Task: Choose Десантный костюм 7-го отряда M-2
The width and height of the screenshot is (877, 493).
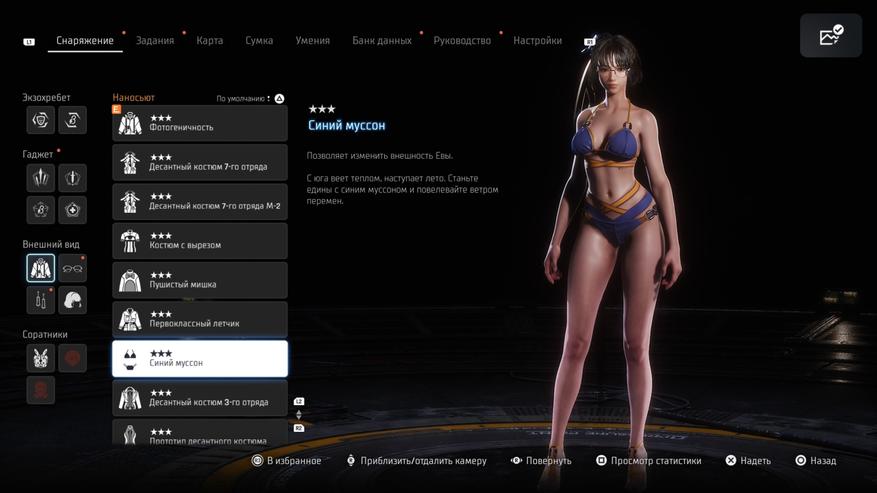Action: point(200,202)
